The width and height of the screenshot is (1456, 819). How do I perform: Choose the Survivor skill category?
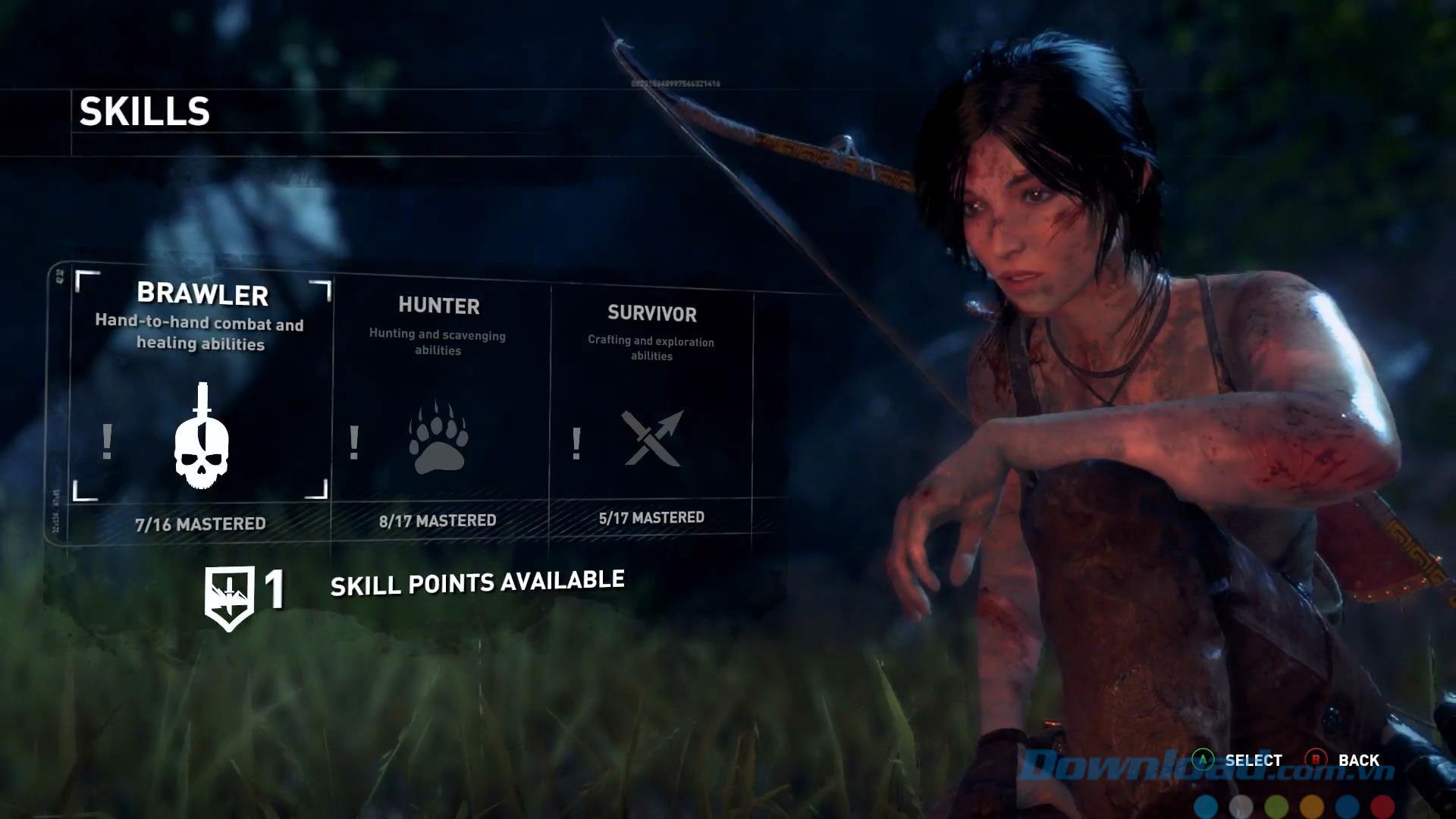[x=651, y=402]
